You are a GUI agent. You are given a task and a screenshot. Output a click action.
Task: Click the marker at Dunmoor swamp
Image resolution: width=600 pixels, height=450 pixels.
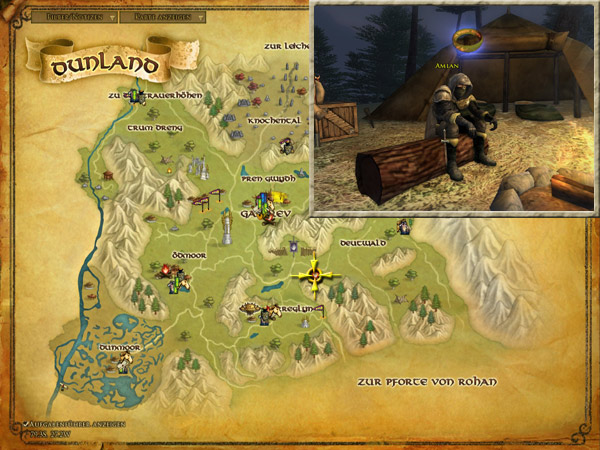pyautogui.click(x=123, y=362)
